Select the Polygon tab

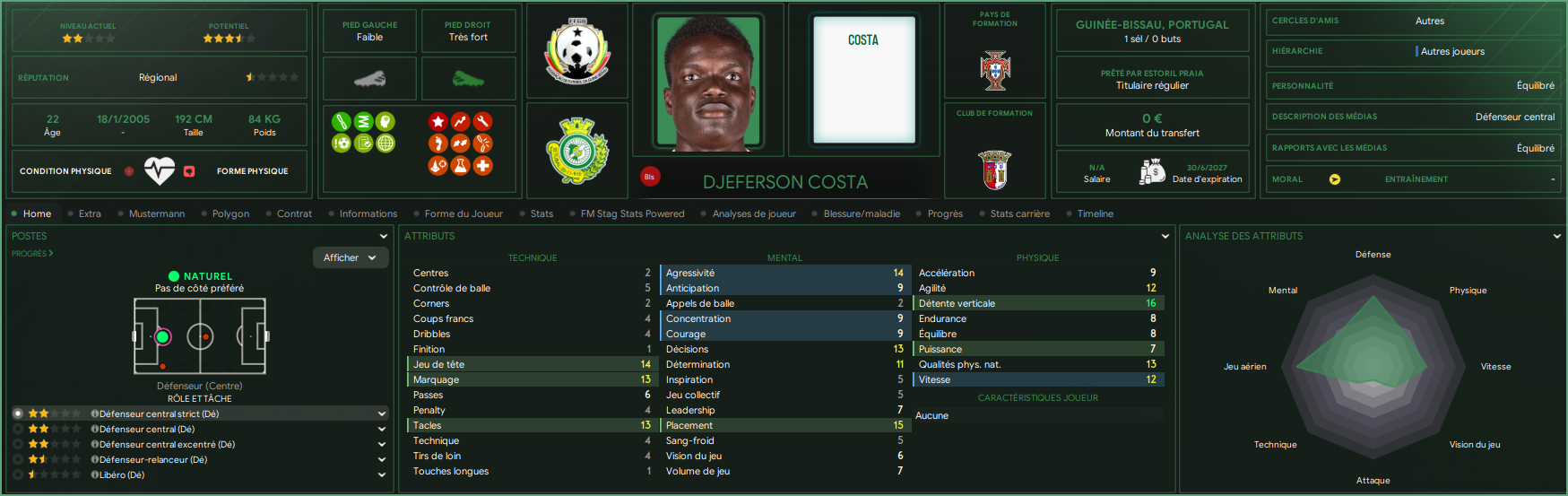pos(230,213)
